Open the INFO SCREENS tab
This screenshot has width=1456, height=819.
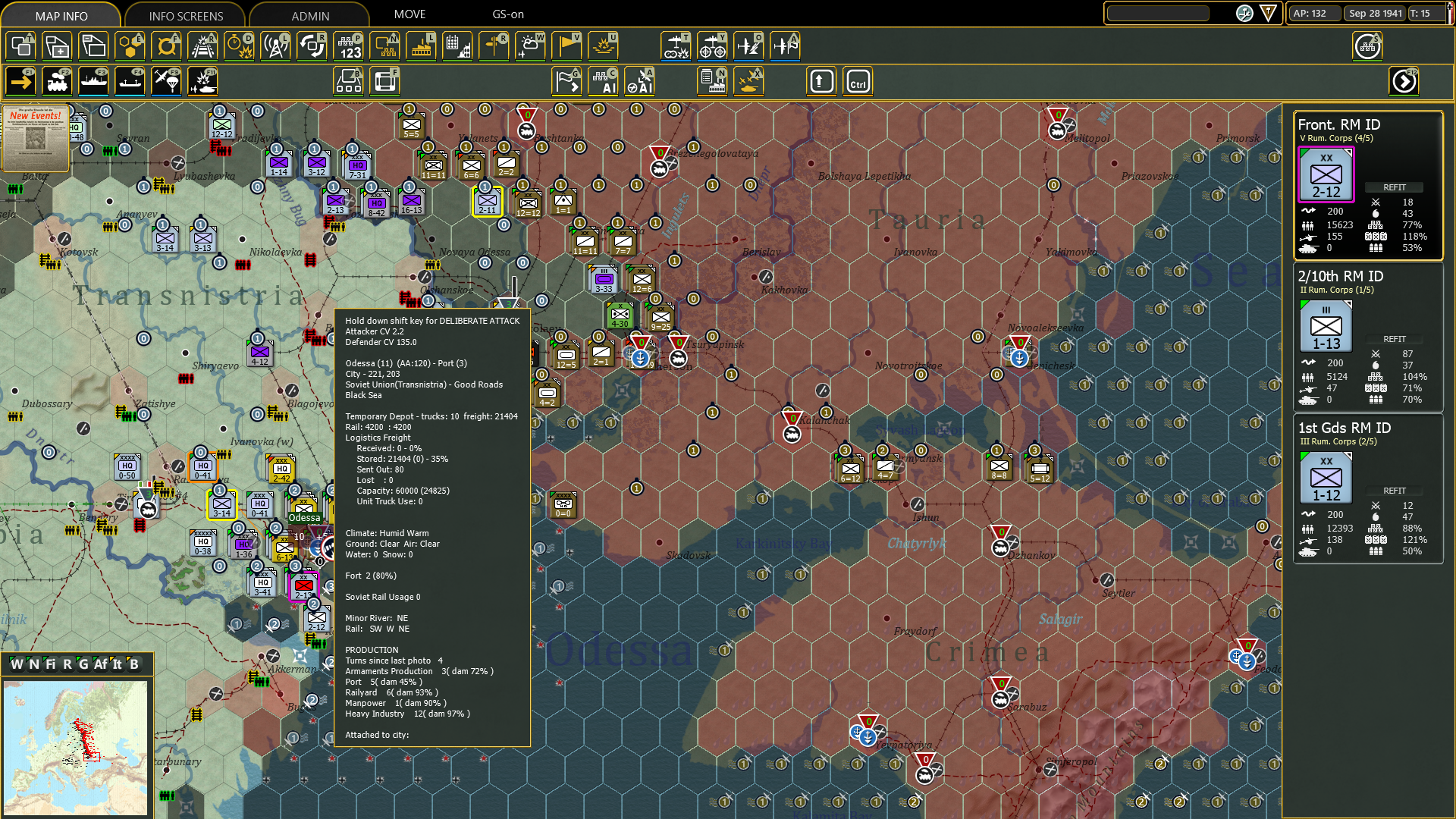[x=185, y=15]
